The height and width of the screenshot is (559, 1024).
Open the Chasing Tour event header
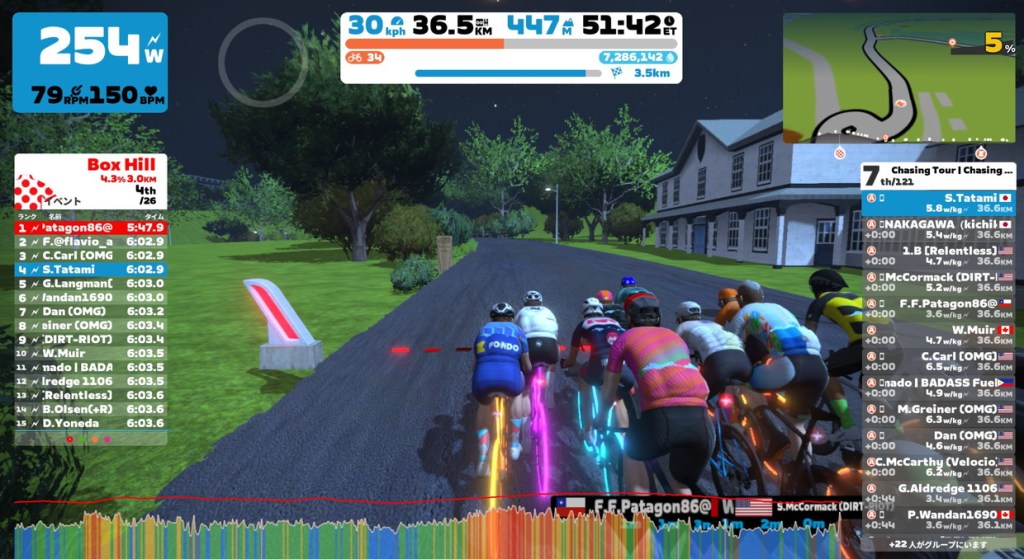click(x=938, y=176)
